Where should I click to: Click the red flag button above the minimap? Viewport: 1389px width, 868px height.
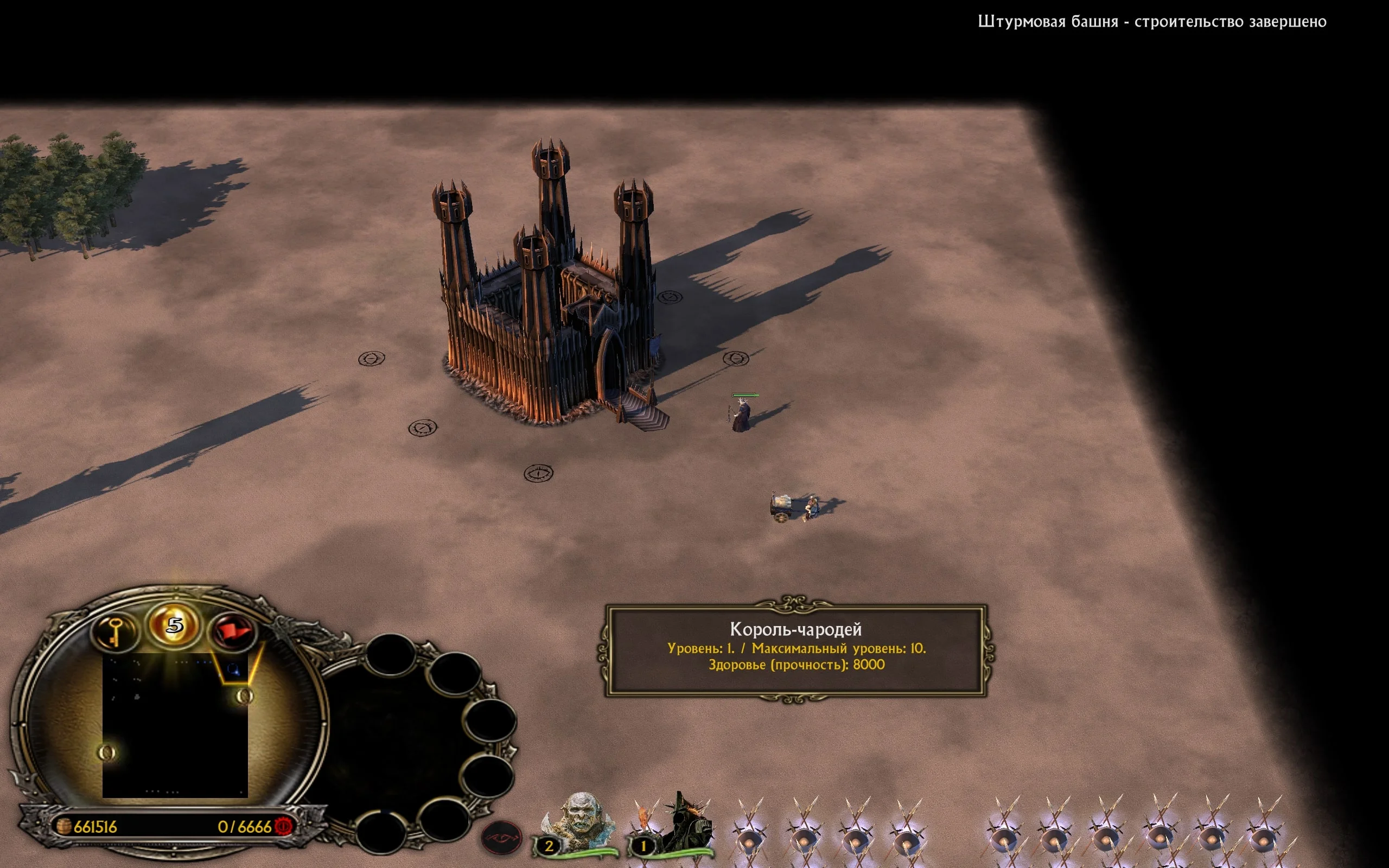[234, 632]
